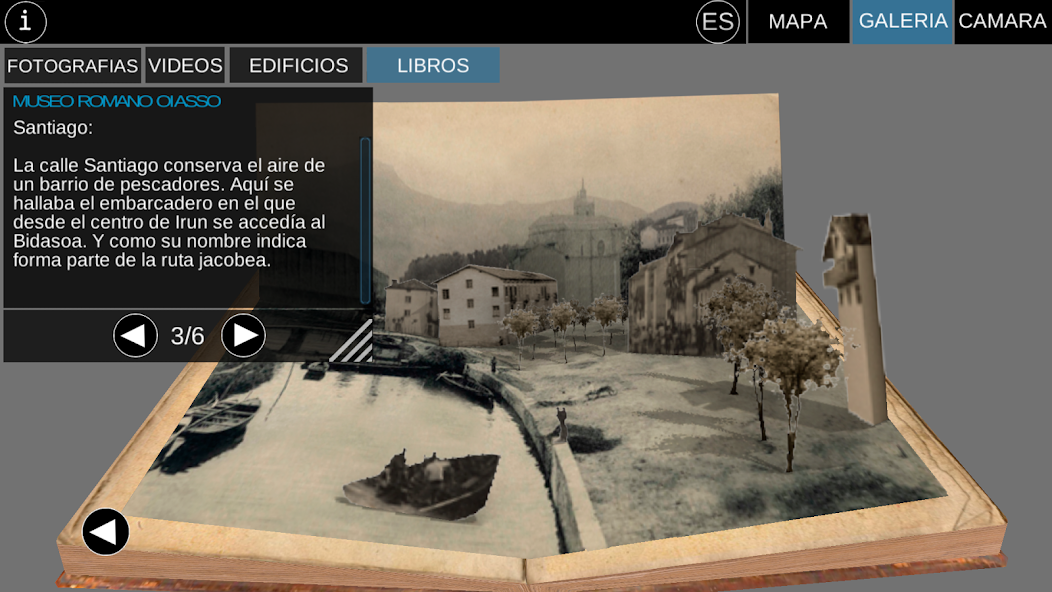
Task: Change language with the ES button
Action: pyautogui.click(x=717, y=22)
